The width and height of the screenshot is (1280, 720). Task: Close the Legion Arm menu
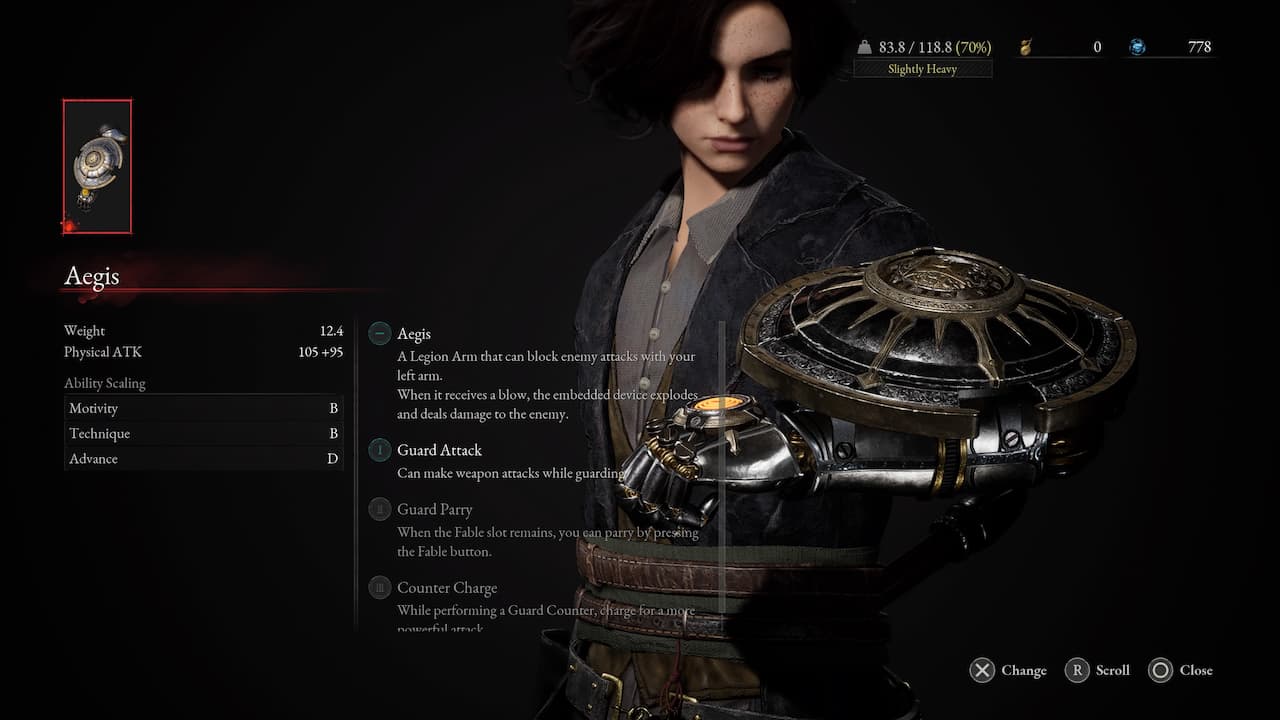[1180, 671]
